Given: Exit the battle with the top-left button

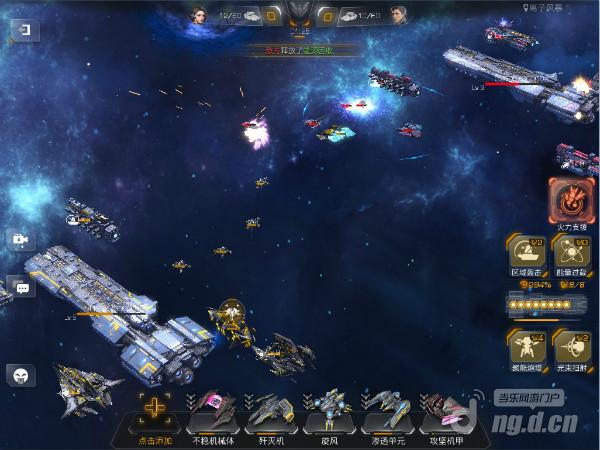Looking at the screenshot, I should 22,30.
